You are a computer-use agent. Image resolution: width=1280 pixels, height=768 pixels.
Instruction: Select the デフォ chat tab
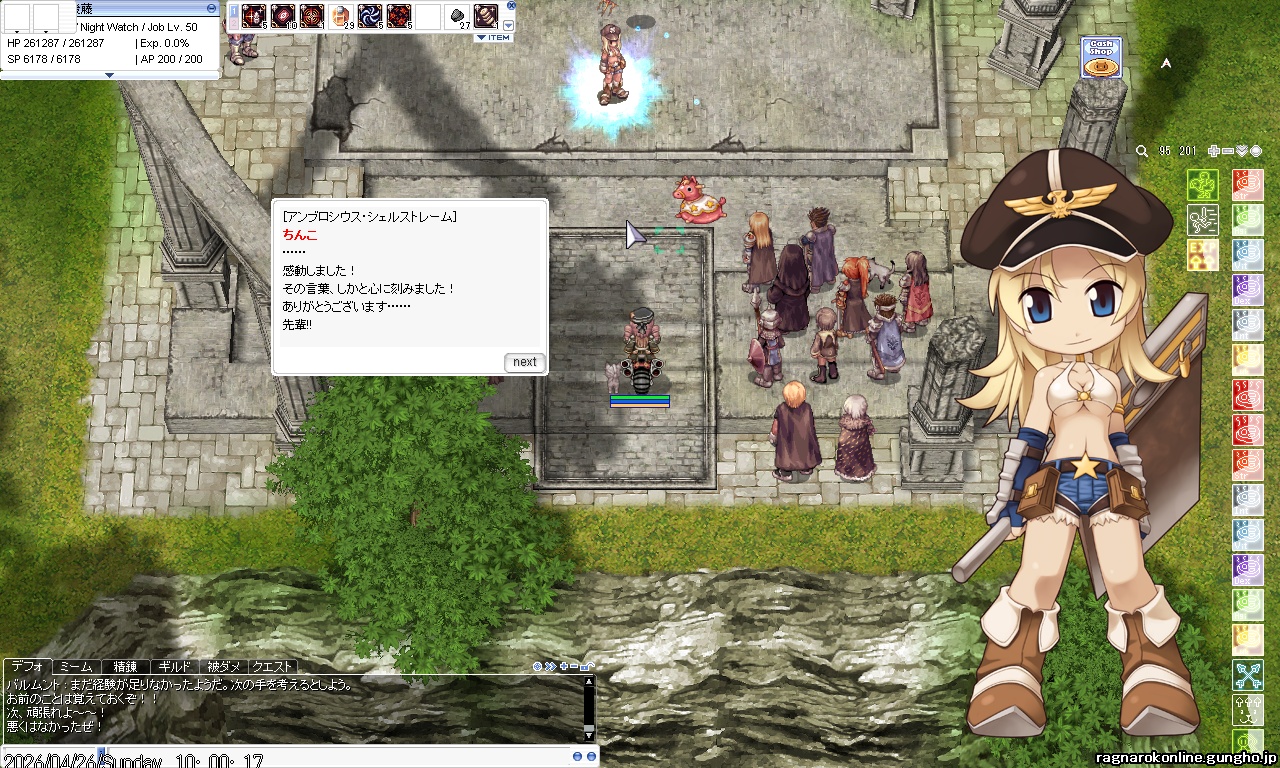click(x=27, y=666)
